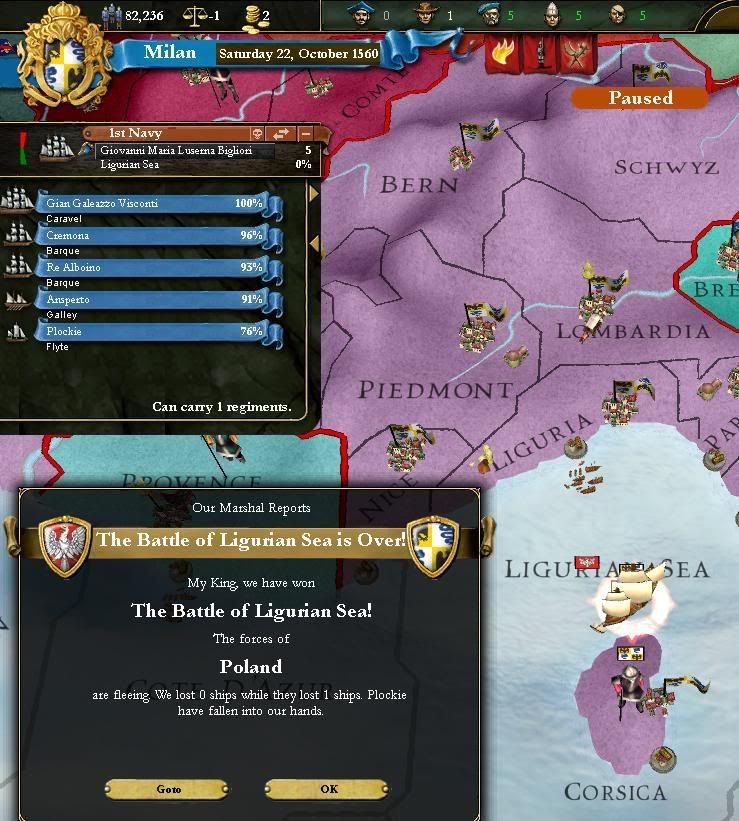
Task: Open the flame alert banner
Action: click(503, 53)
